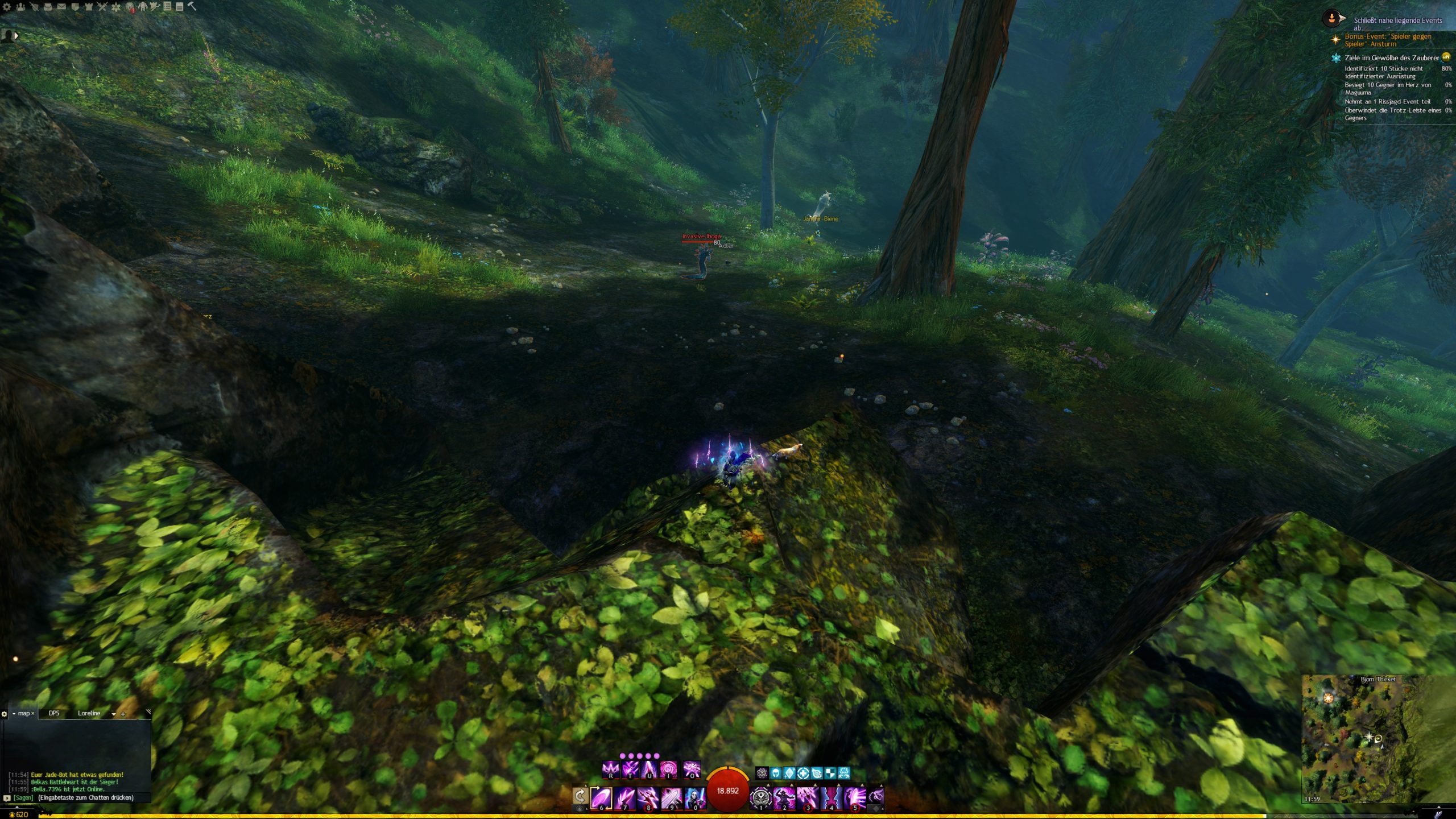Open the mail envelope icon
Viewport: 1456px width, 819px height.
pyautogui.click(x=61, y=7)
